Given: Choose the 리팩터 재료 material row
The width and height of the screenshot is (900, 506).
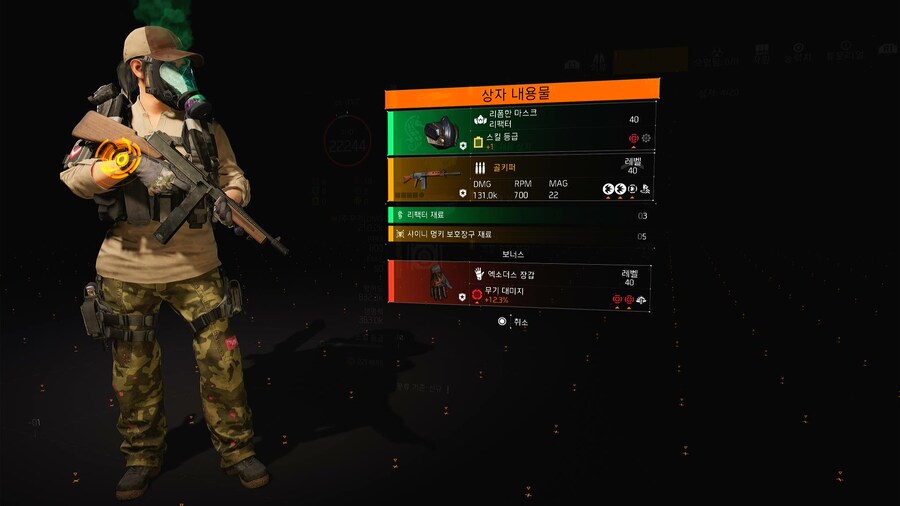Looking at the screenshot, I should pos(521,215).
